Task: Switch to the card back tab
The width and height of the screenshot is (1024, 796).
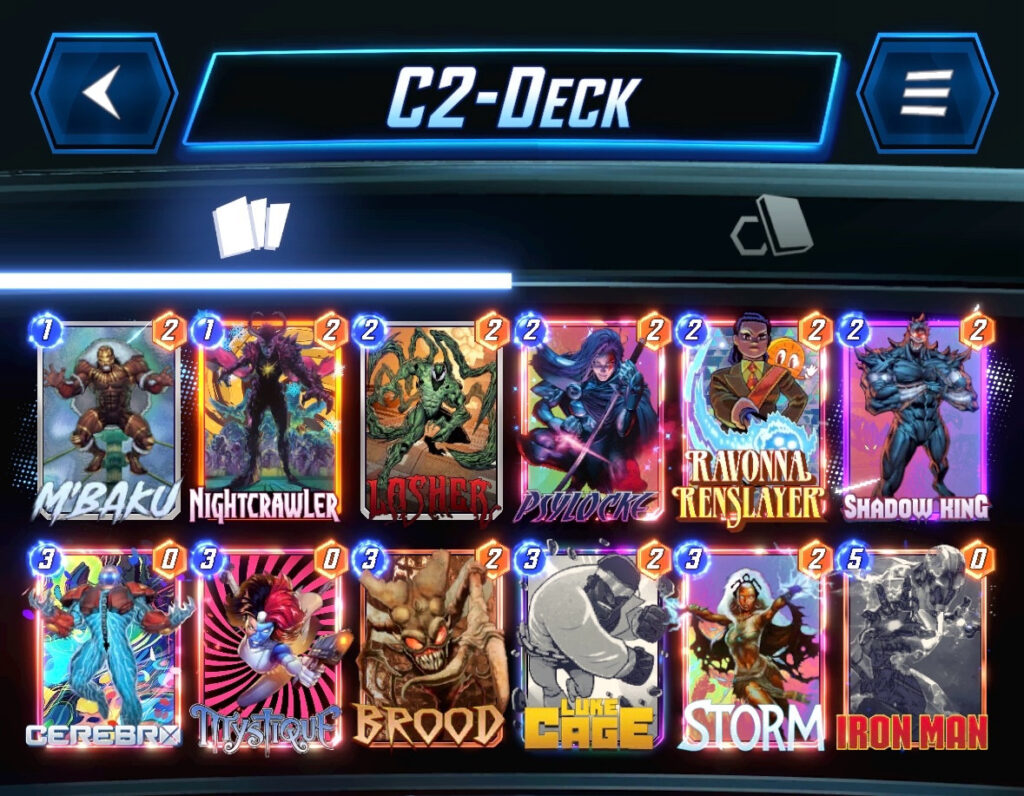Action: click(x=771, y=226)
